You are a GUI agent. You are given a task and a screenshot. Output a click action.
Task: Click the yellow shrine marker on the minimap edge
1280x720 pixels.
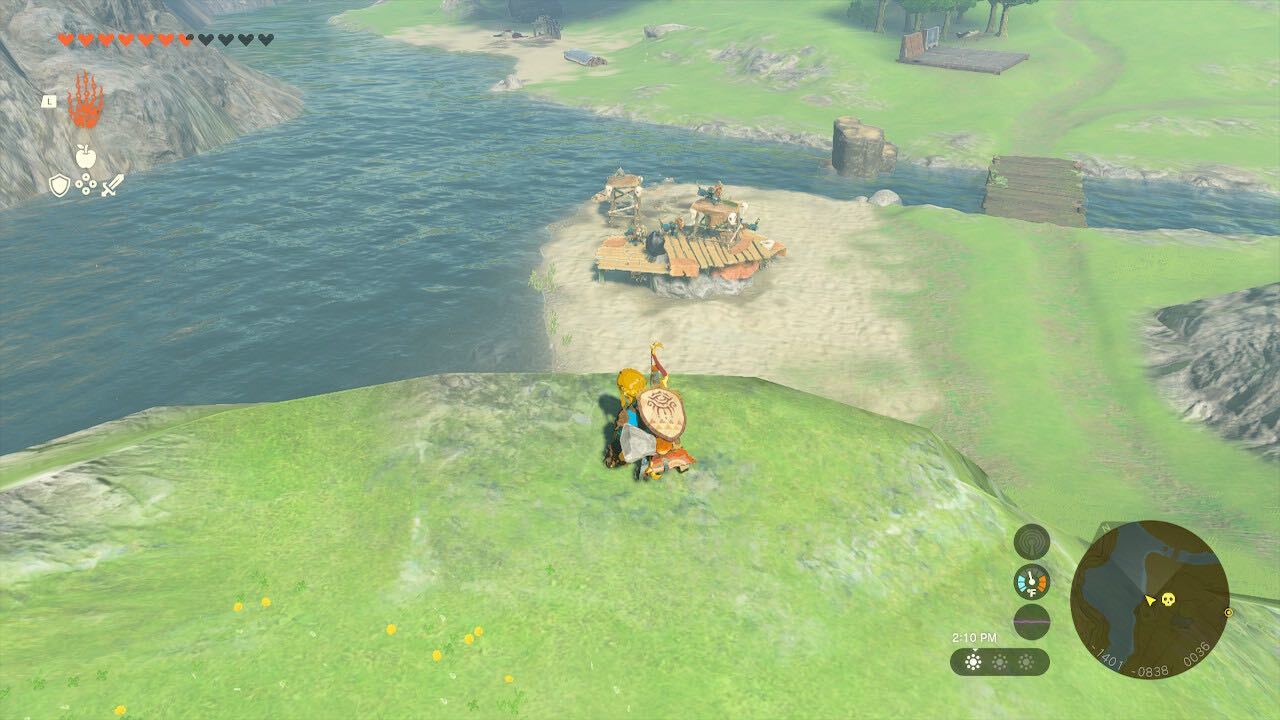pos(1228,613)
